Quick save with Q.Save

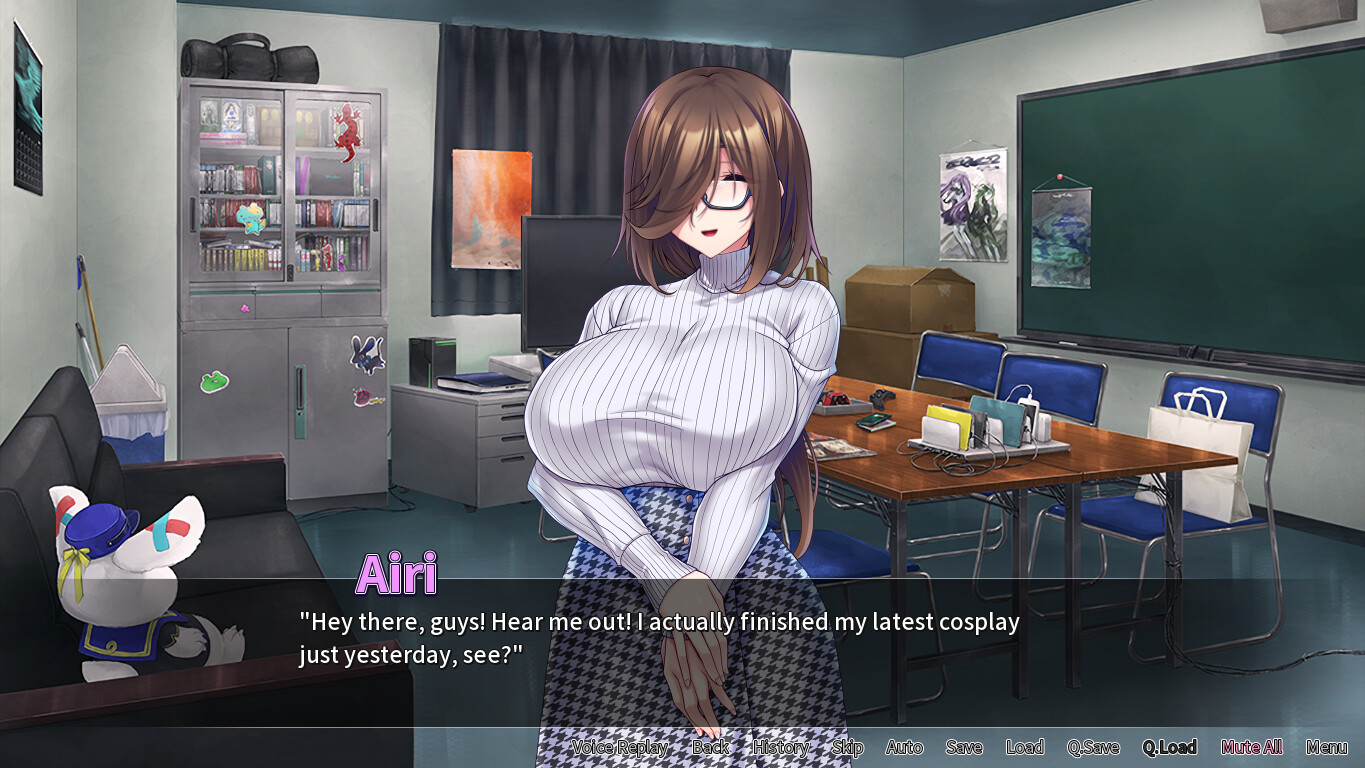coord(1093,747)
